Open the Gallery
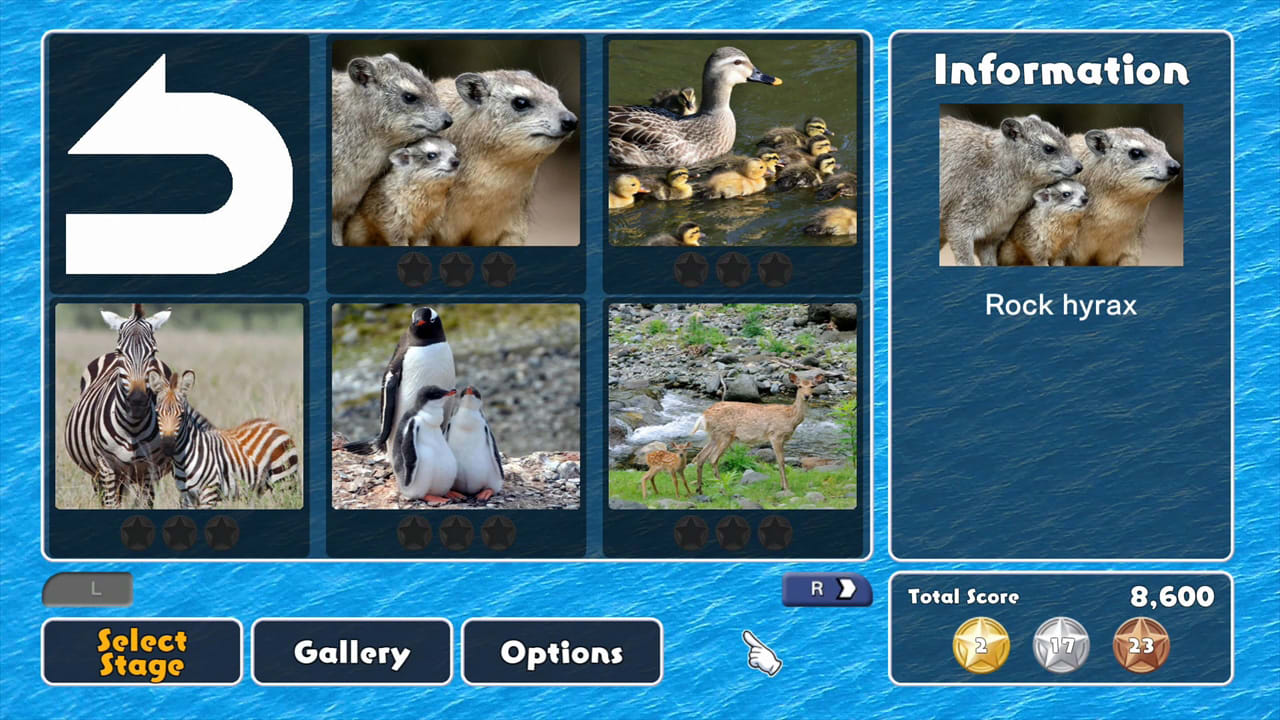Screen dimensions: 1280x720 pyautogui.click(x=350, y=652)
